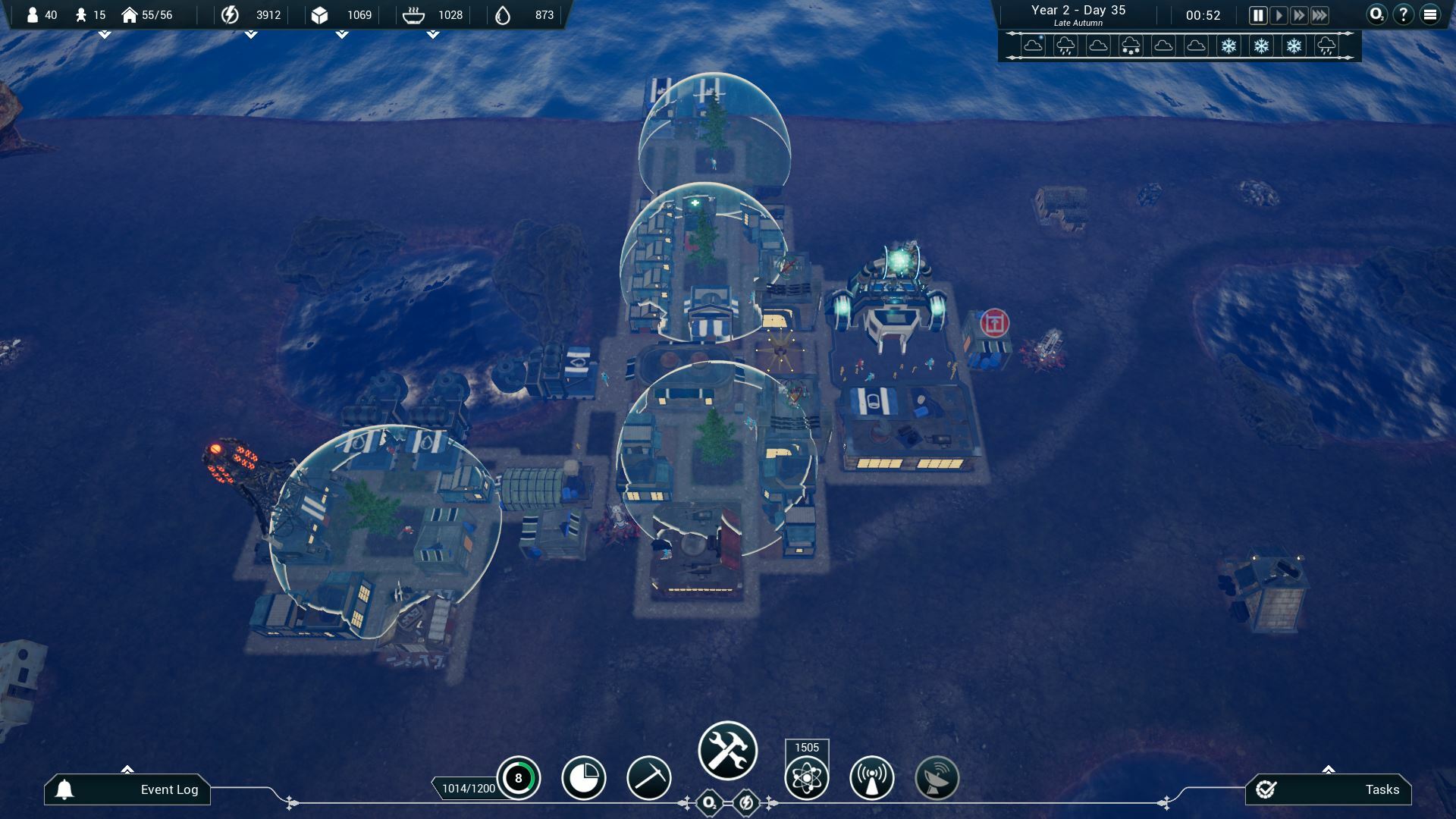Set game speed to normal play

[1279, 15]
